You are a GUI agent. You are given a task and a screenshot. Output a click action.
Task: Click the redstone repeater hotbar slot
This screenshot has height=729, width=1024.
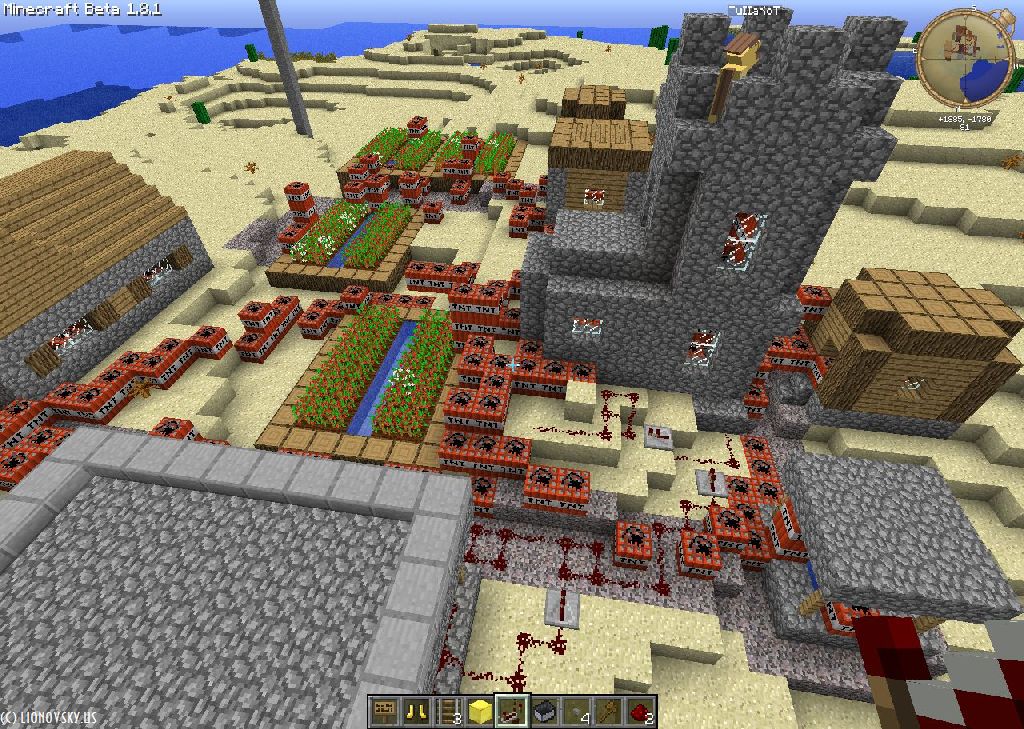coord(511,712)
